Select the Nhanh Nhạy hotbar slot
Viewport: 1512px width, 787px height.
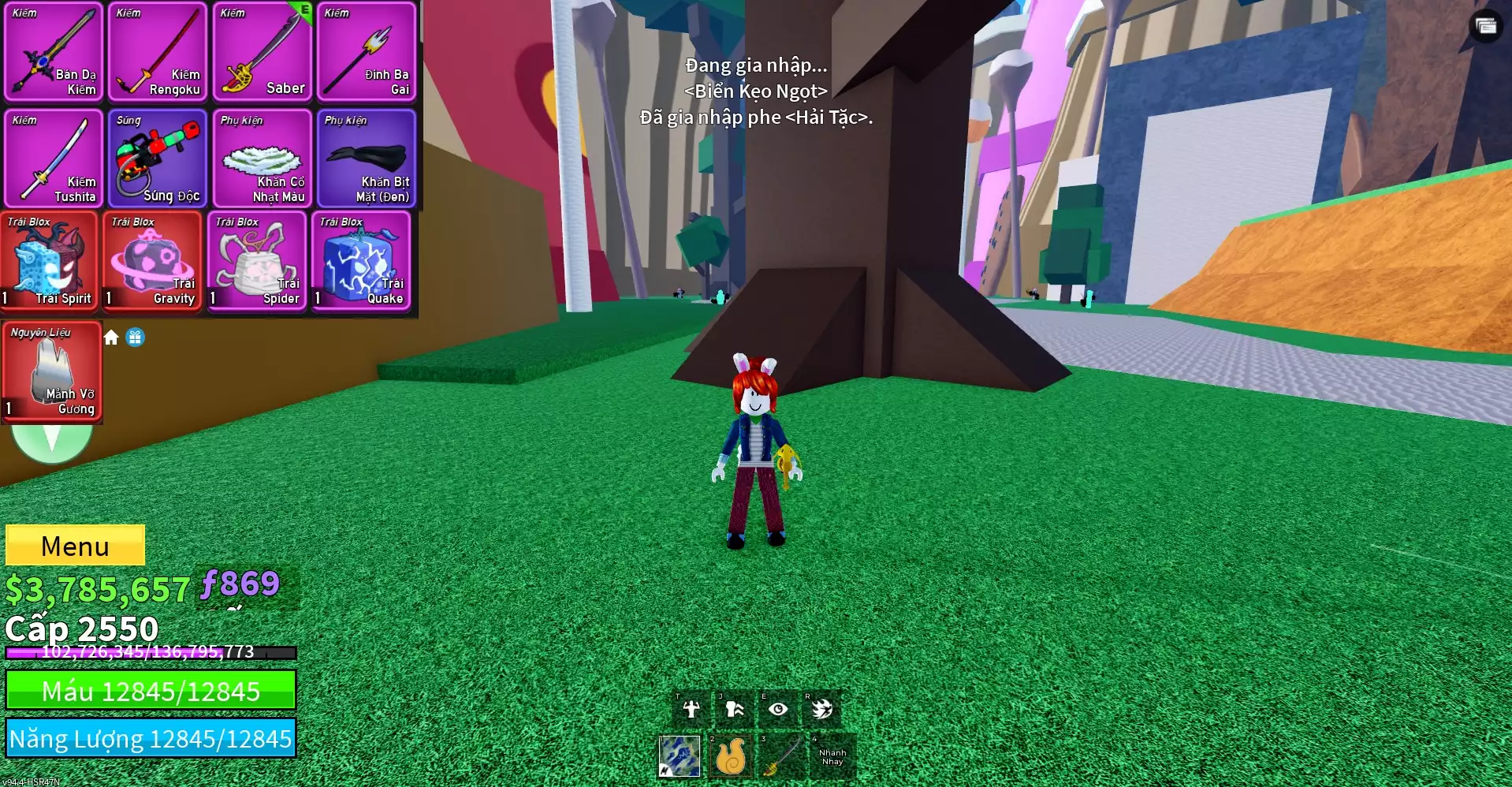(832, 756)
